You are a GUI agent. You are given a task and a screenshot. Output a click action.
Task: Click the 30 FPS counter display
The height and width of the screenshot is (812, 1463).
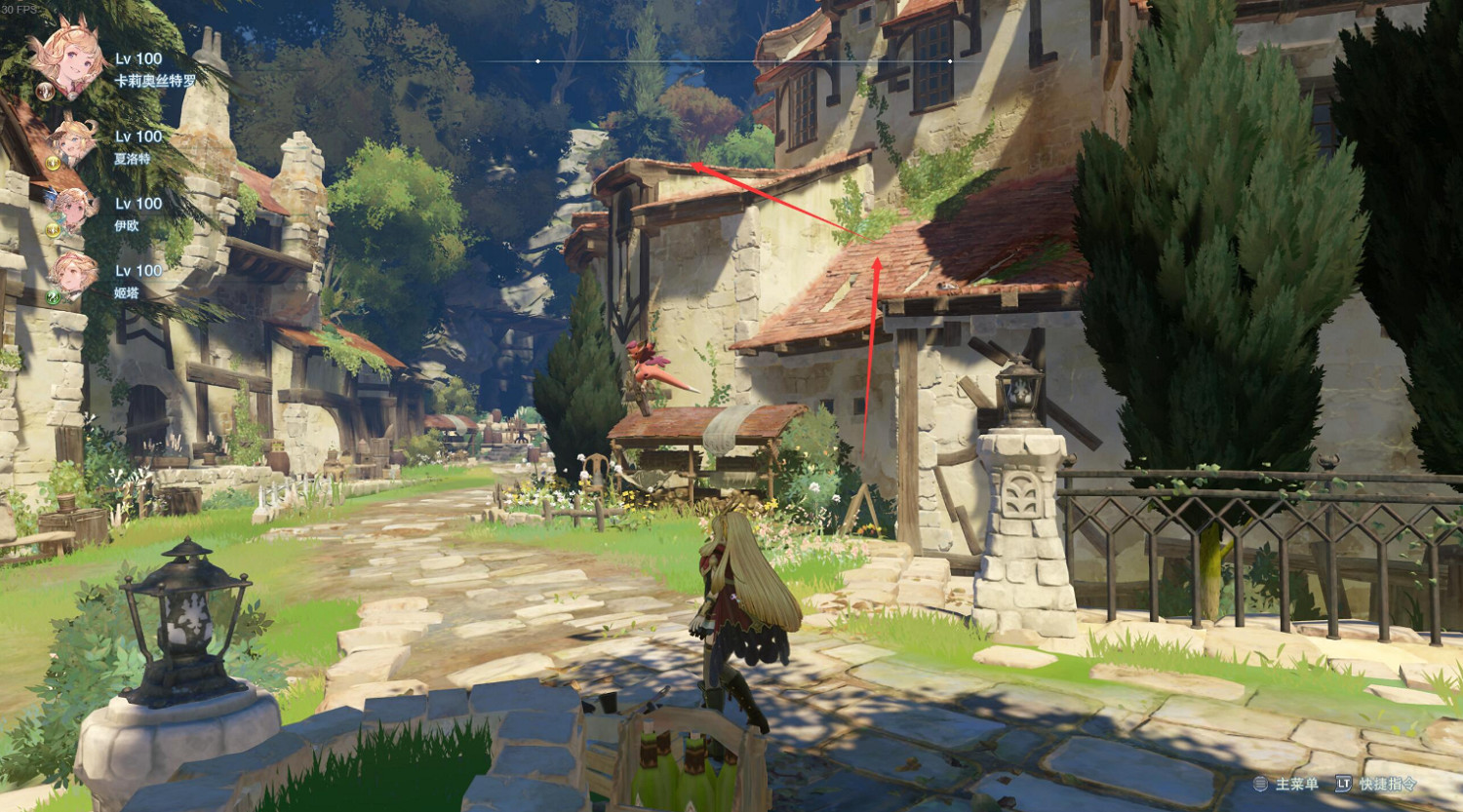[x=21, y=9]
